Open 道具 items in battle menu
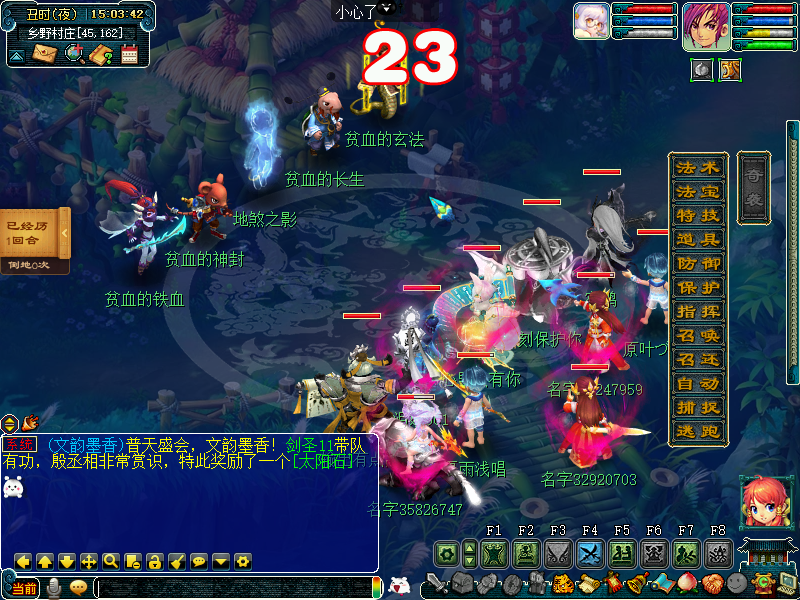Screen dimensions: 800x600 697,239
